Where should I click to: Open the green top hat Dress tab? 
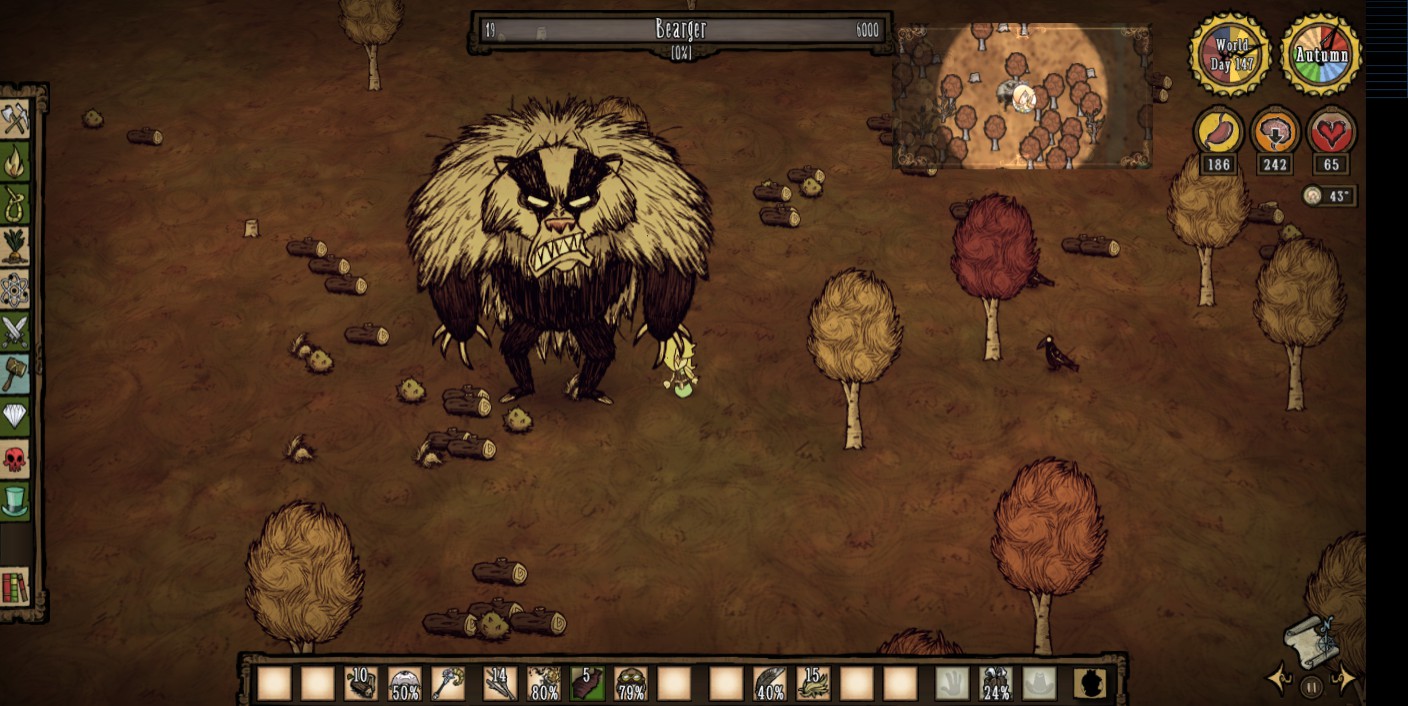coord(15,501)
